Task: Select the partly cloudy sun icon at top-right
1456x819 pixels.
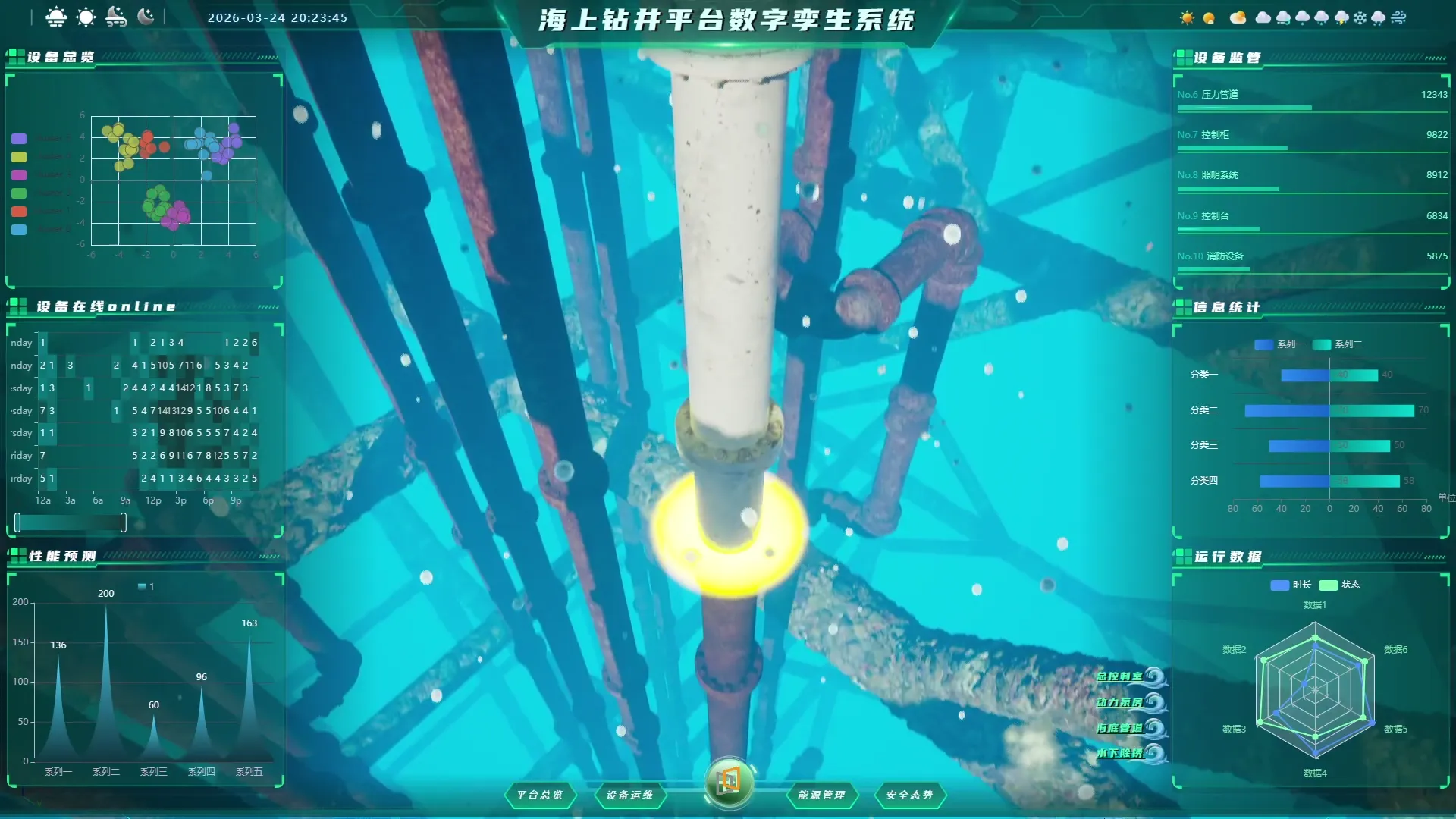Action: pos(1238,17)
